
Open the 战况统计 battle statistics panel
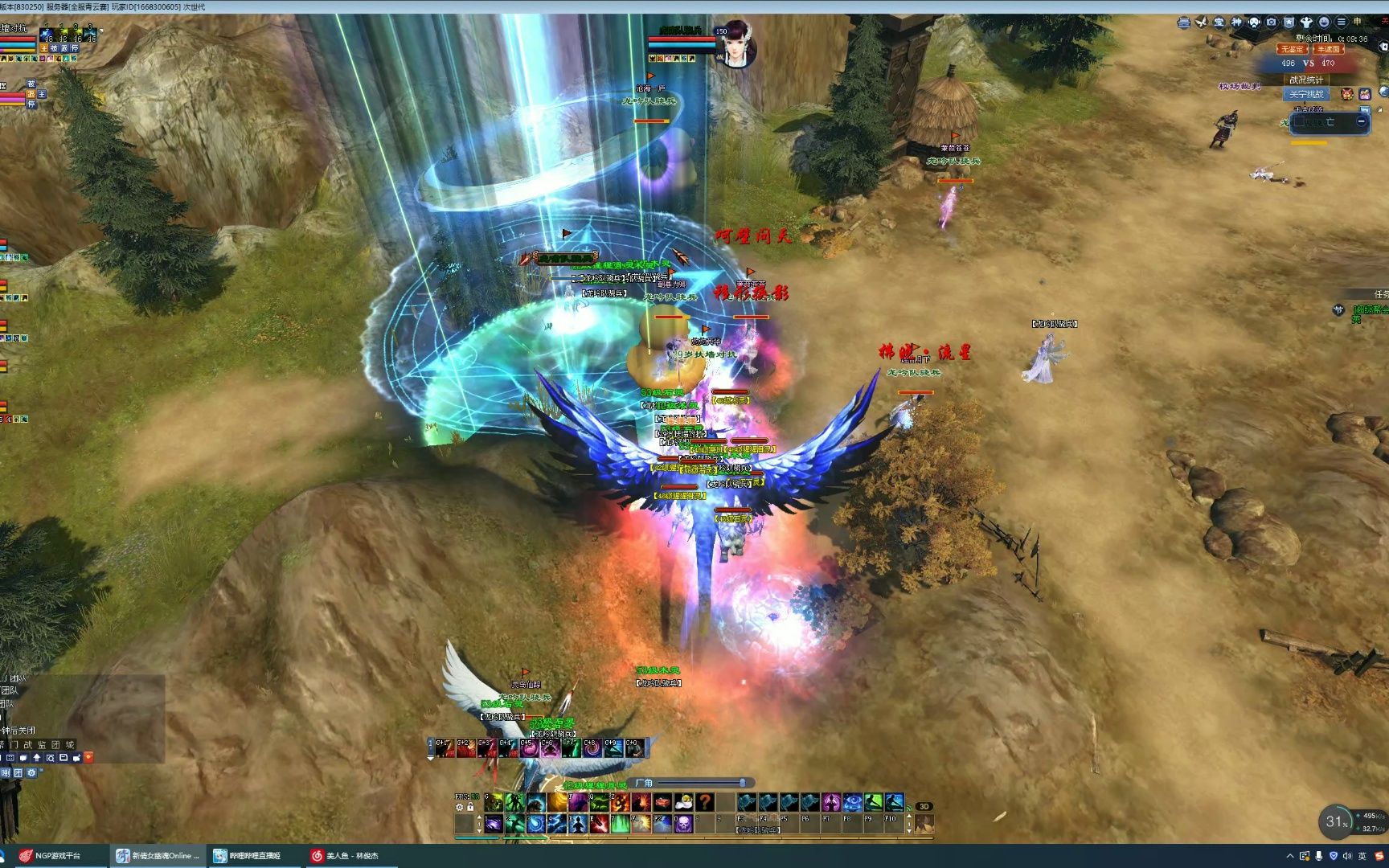click(x=1305, y=80)
